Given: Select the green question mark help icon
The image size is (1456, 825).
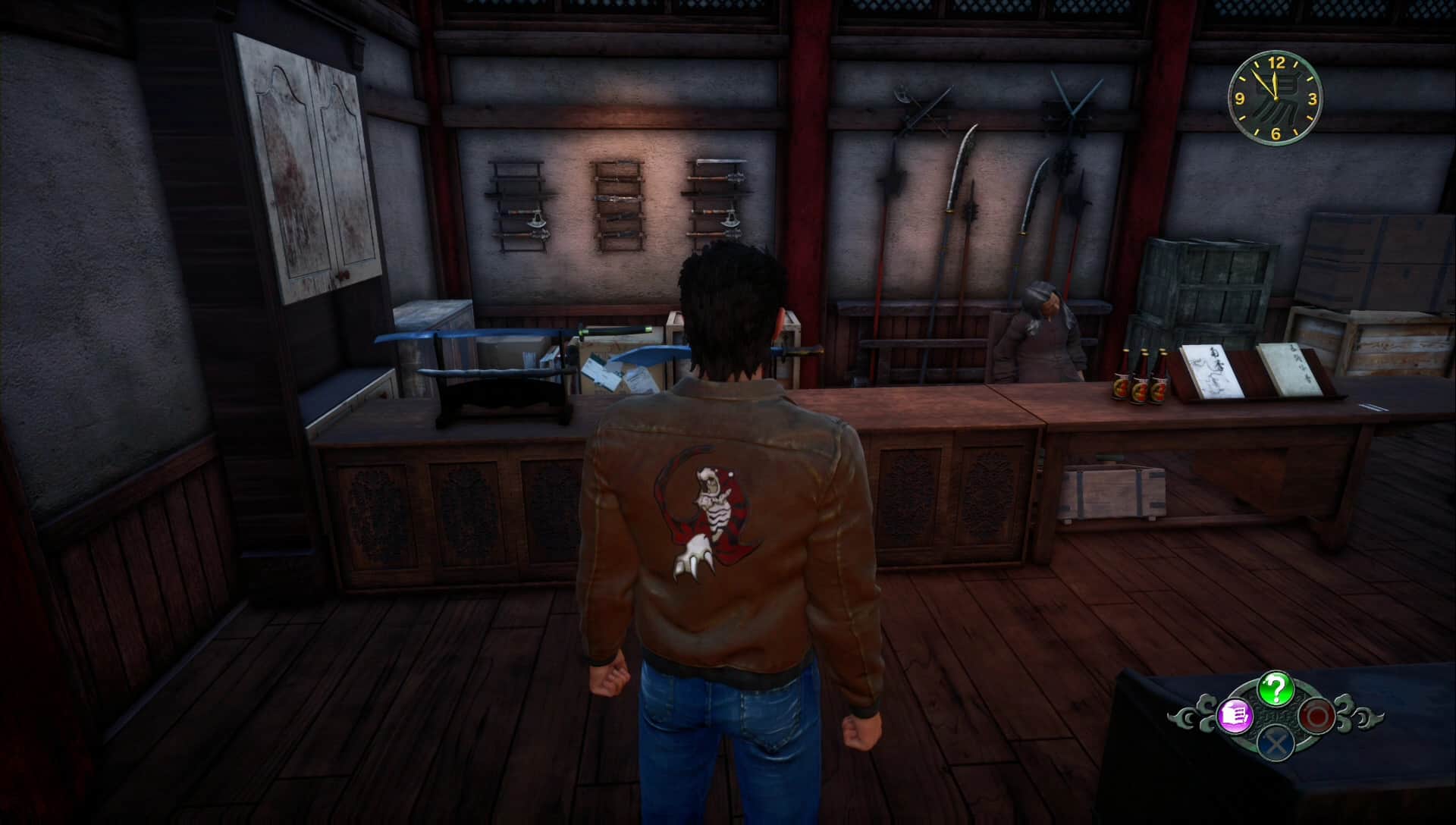Looking at the screenshot, I should (x=1276, y=689).
